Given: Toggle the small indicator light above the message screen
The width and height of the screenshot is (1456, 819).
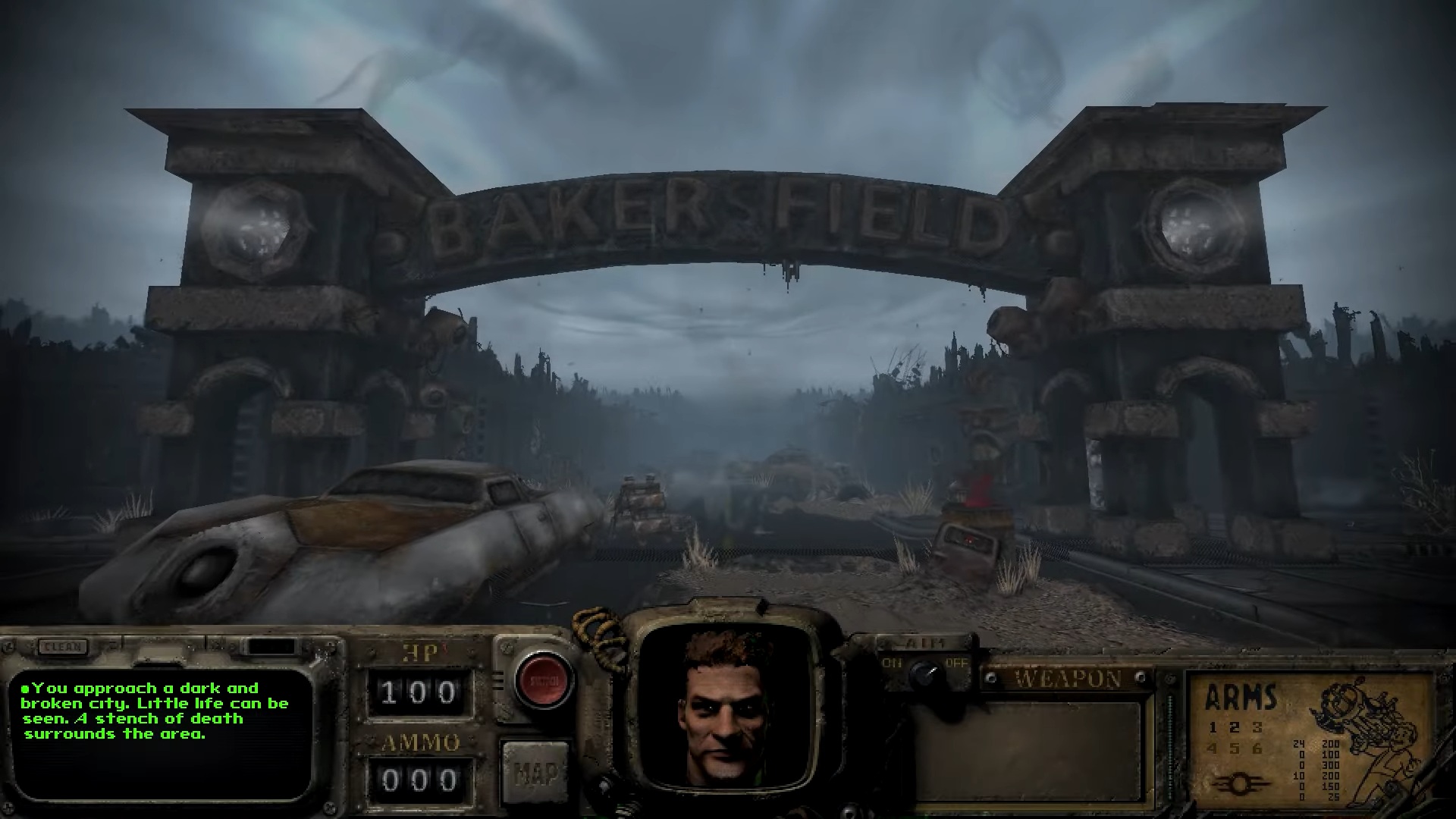Looking at the screenshot, I should click(270, 646).
